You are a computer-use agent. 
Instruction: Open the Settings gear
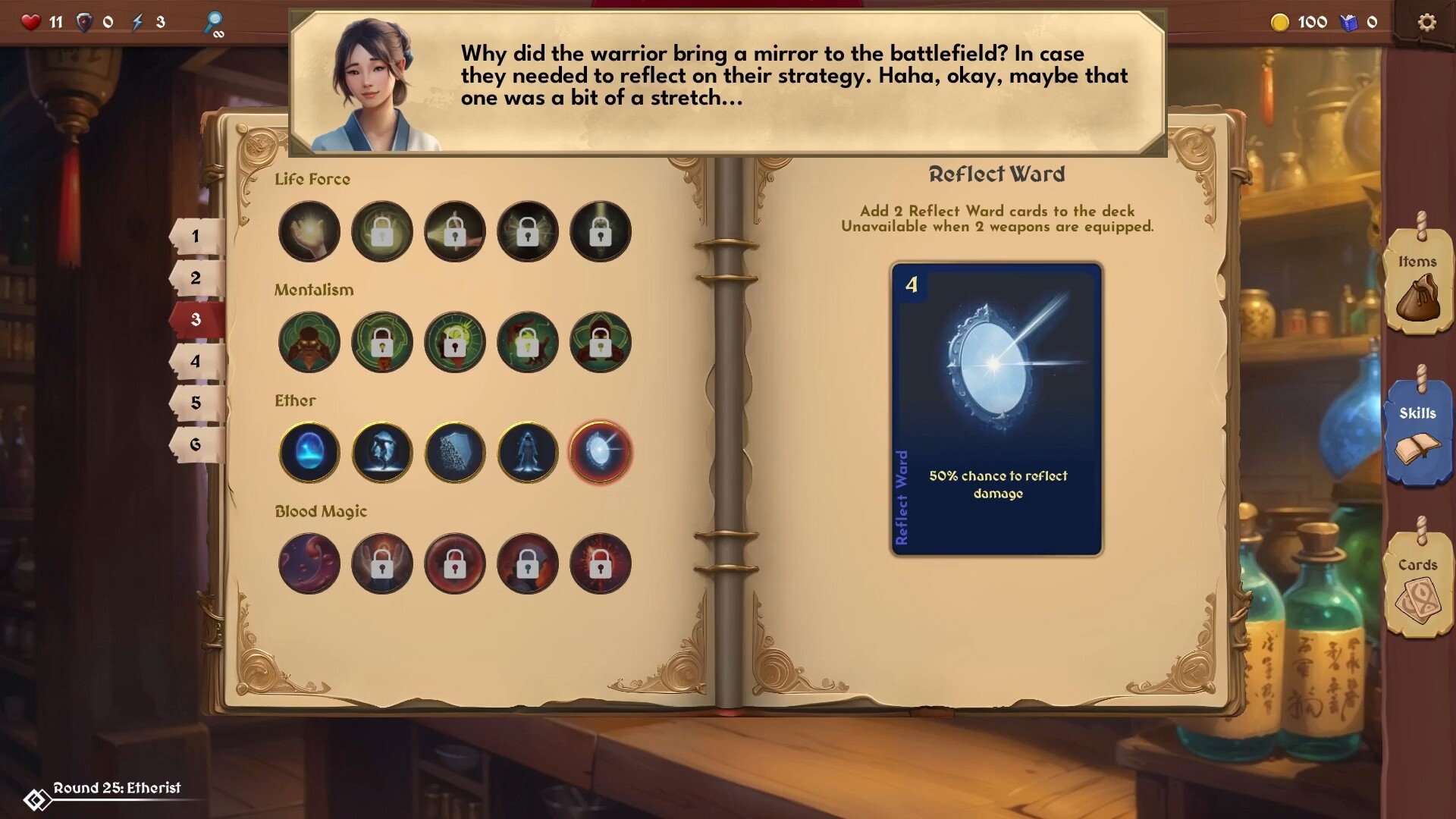[x=1428, y=22]
